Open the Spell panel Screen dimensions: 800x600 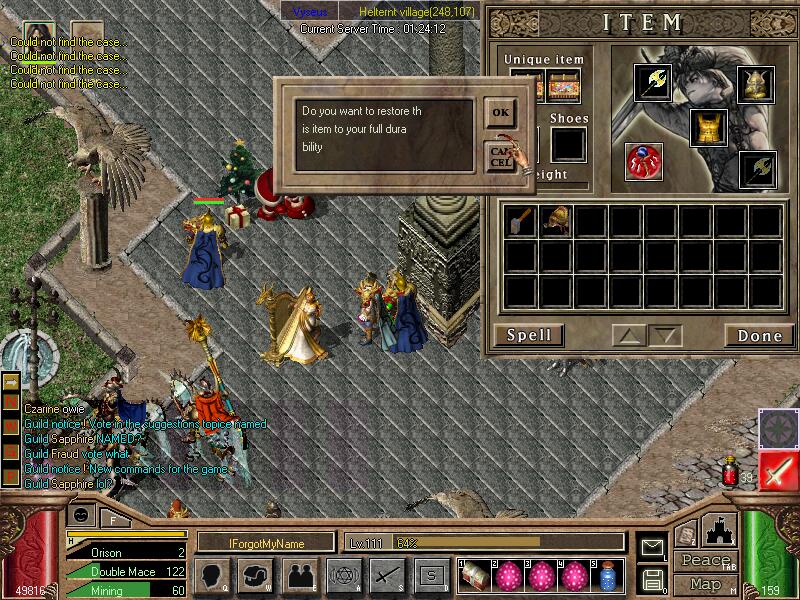[529, 335]
